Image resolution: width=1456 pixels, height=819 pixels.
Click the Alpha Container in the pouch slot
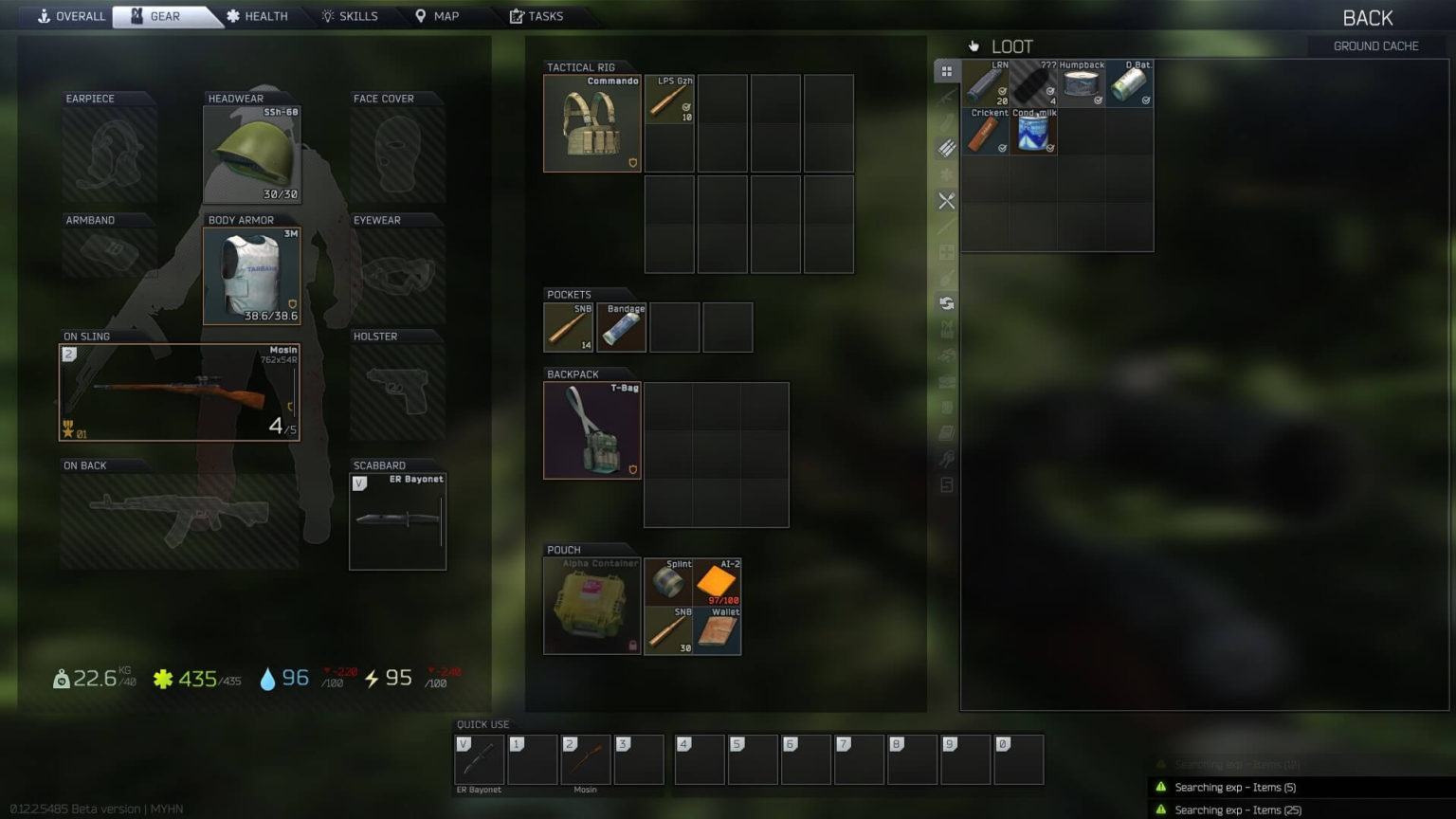click(x=591, y=606)
